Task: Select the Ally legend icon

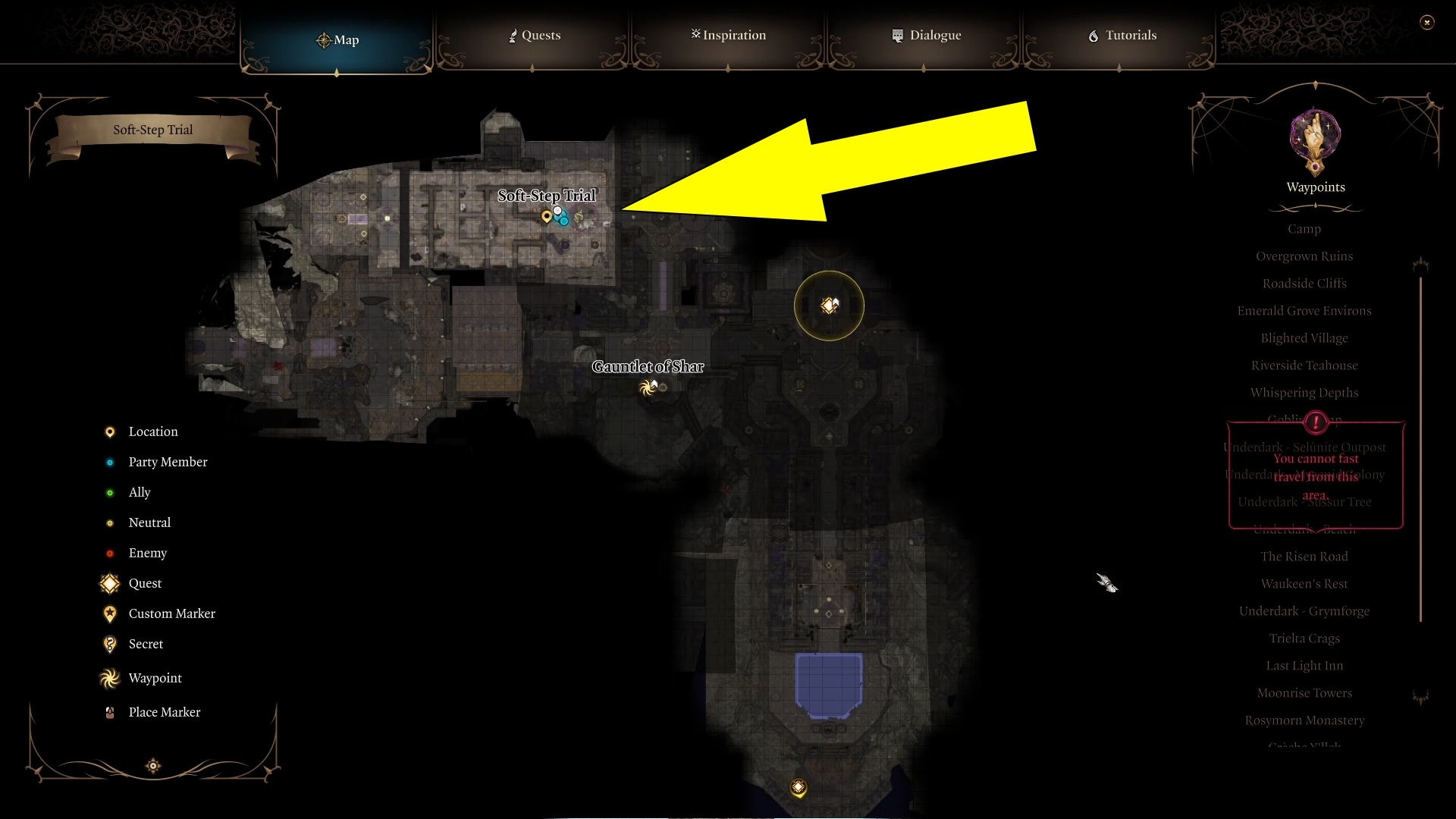Action: tap(110, 492)
